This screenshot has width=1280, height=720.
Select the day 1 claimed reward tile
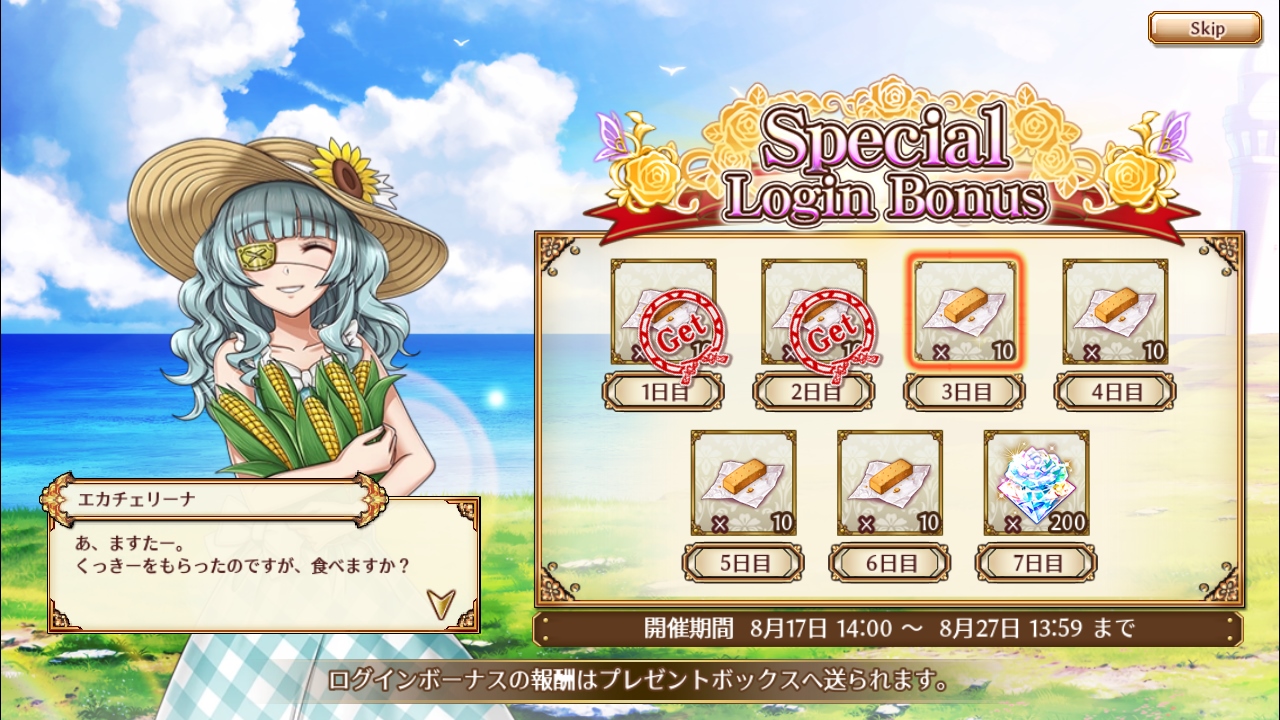[663, 312]
